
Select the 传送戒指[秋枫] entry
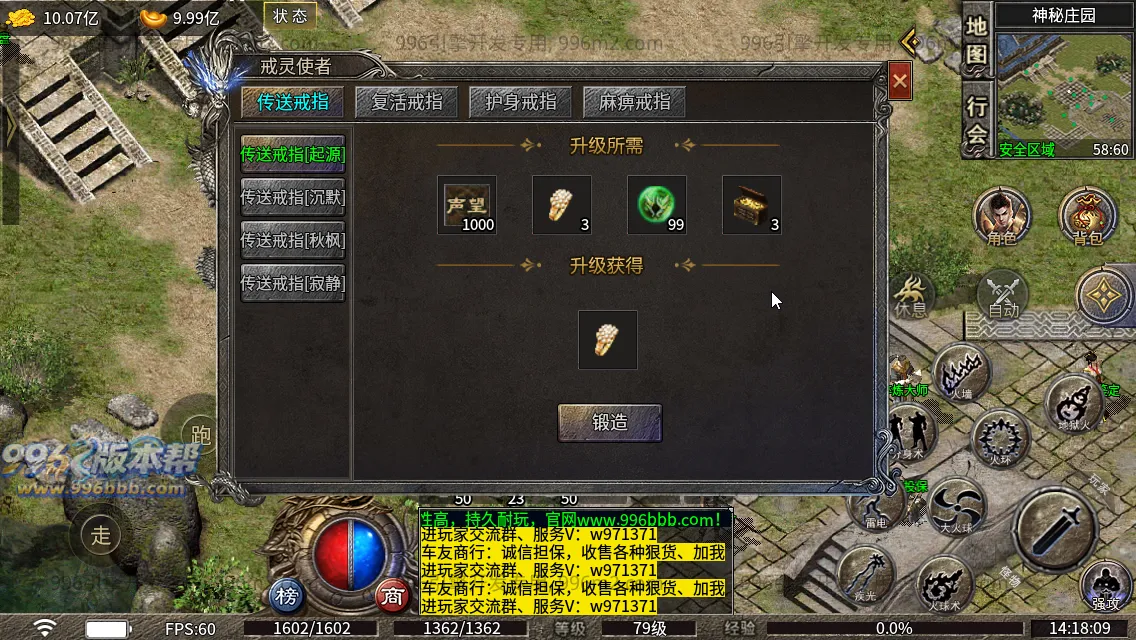293,241
